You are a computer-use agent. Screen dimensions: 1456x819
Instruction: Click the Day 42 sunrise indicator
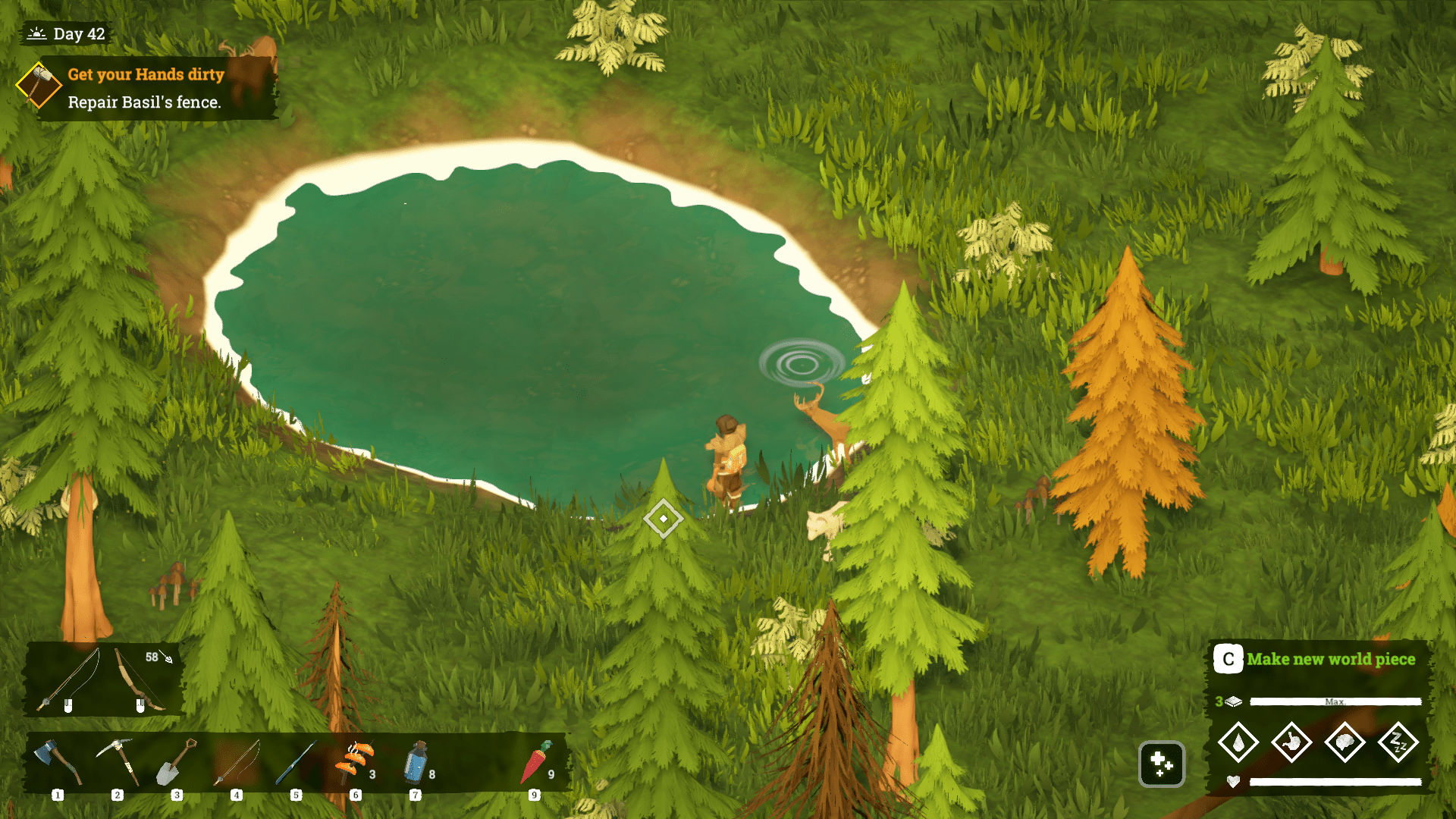click(66, 33)
